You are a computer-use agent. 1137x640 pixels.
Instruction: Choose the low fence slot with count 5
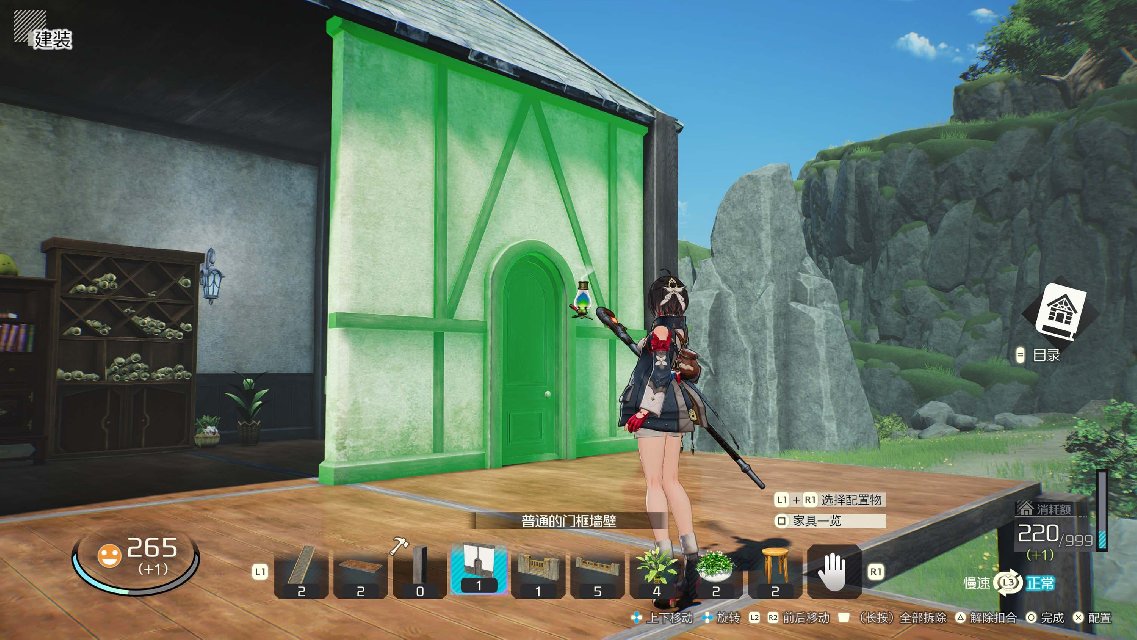pyautogui.click(x=597, y=571)
